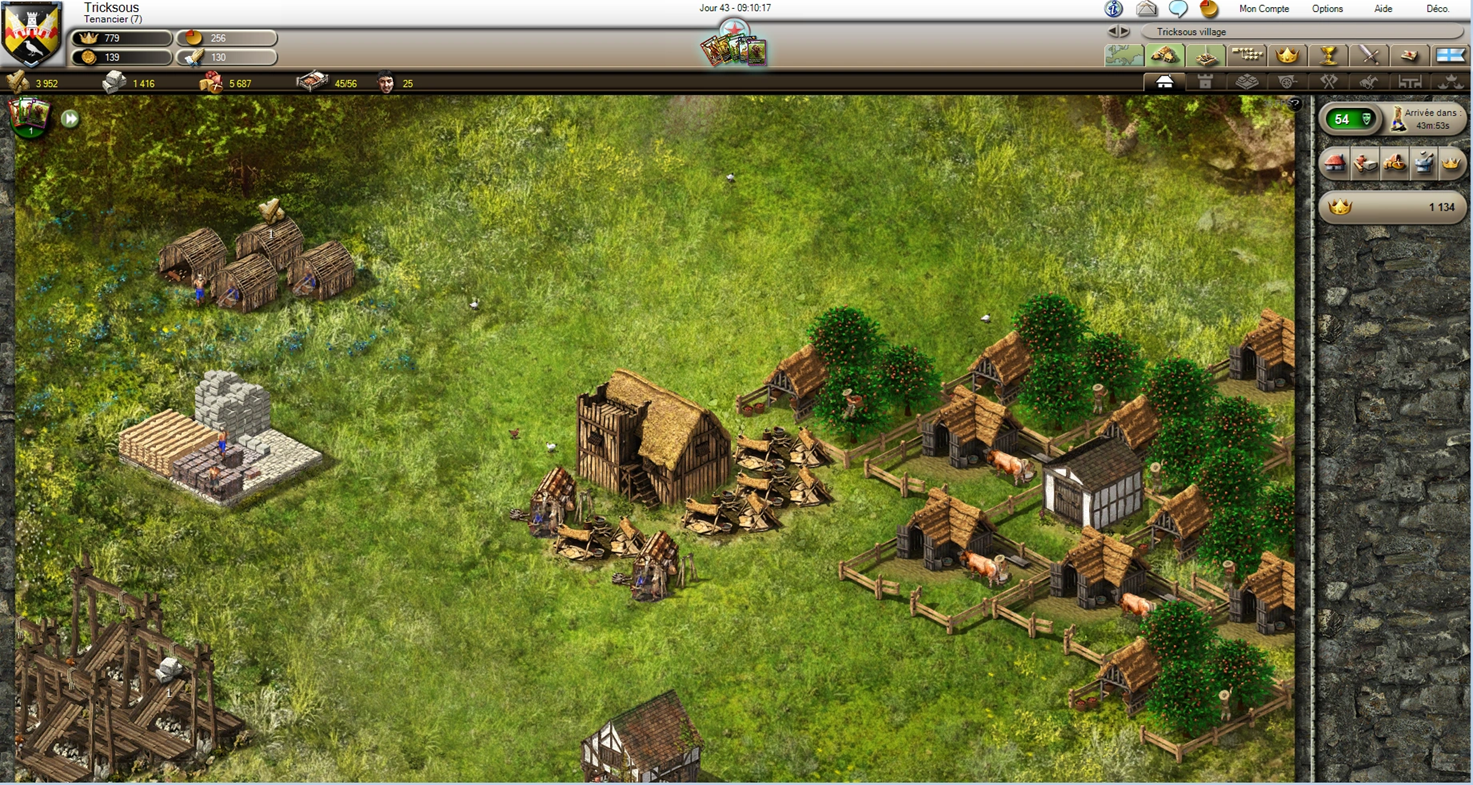Open Mon Compte account menu
Viewport: 1473px width, 785px height.
click(1264, 9)
